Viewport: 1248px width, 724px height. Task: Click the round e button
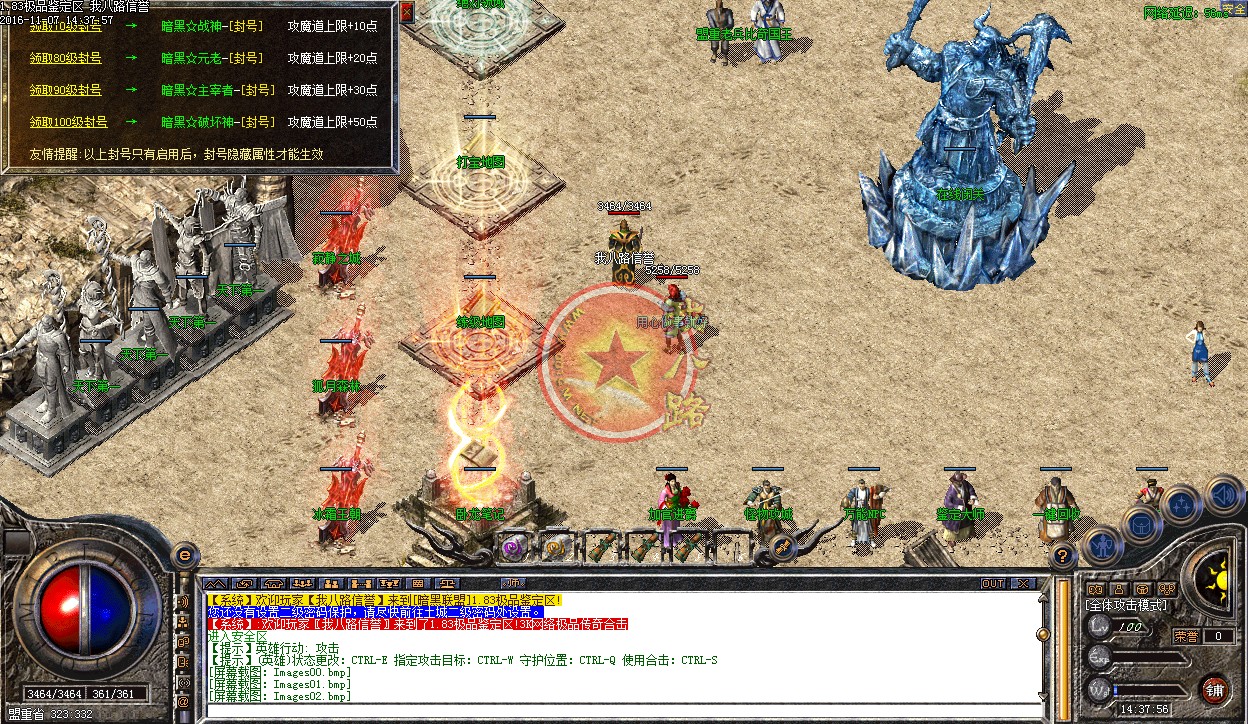184,554
